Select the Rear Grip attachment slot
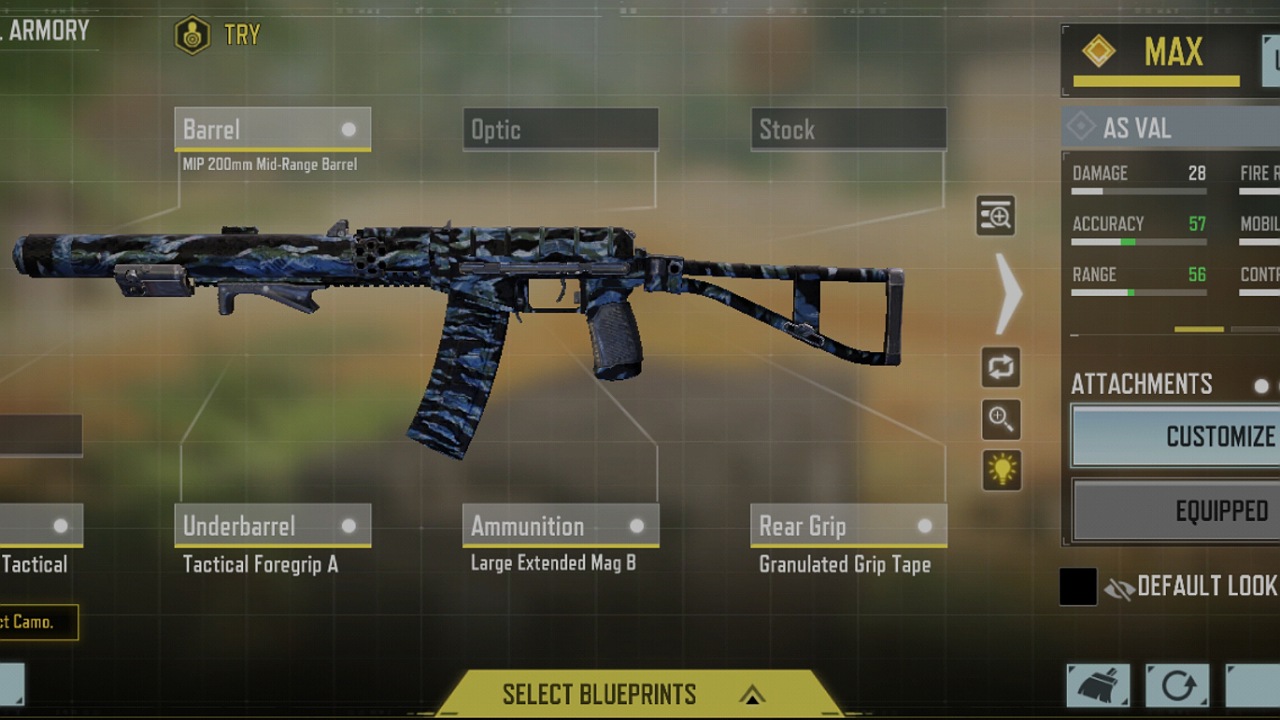The height and width of the screenshot is (720, 1280). 848,526
